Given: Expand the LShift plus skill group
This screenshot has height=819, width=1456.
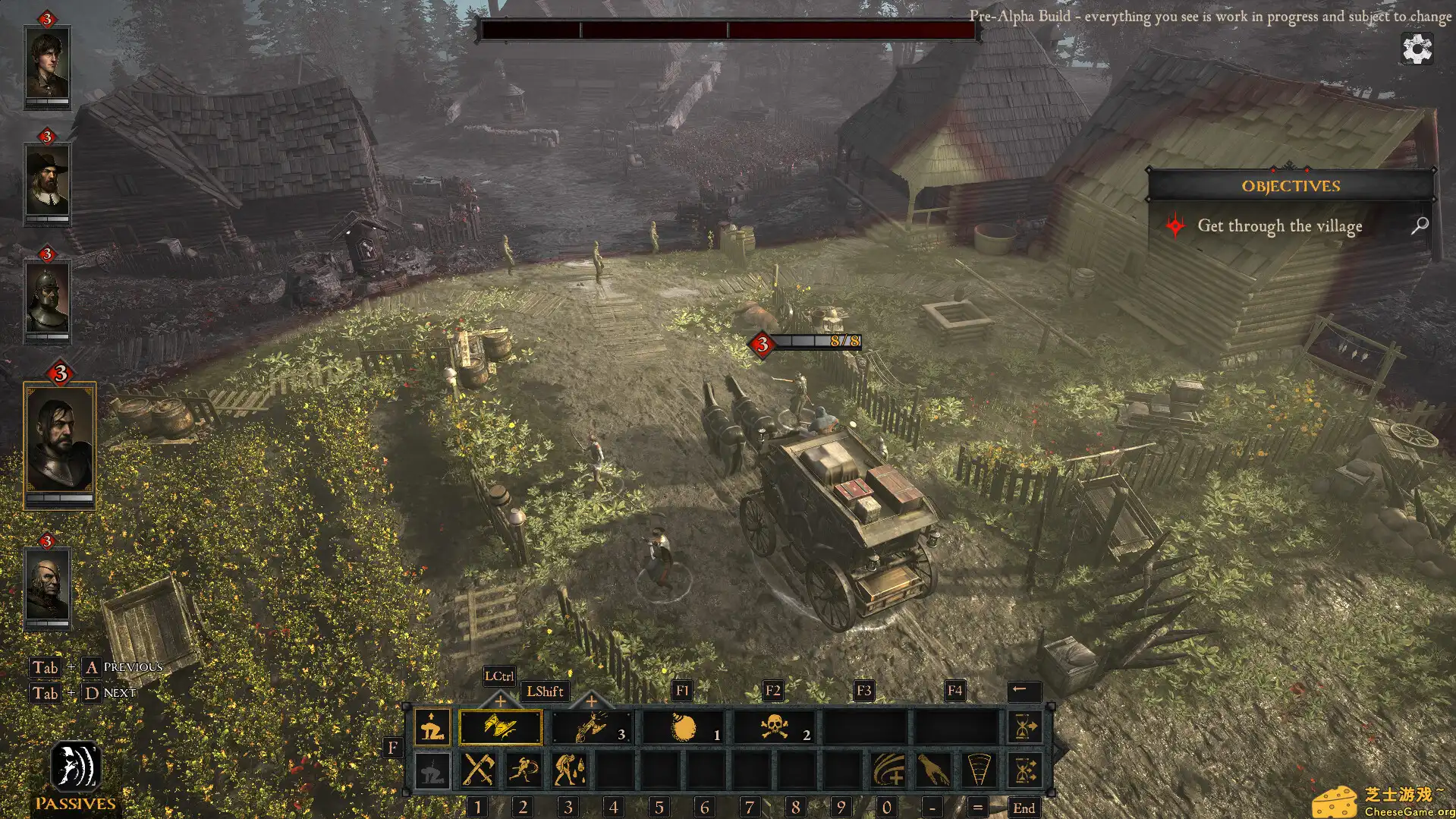Looking at the screenshot, I should pyautogui.click(x=590, y=701).
